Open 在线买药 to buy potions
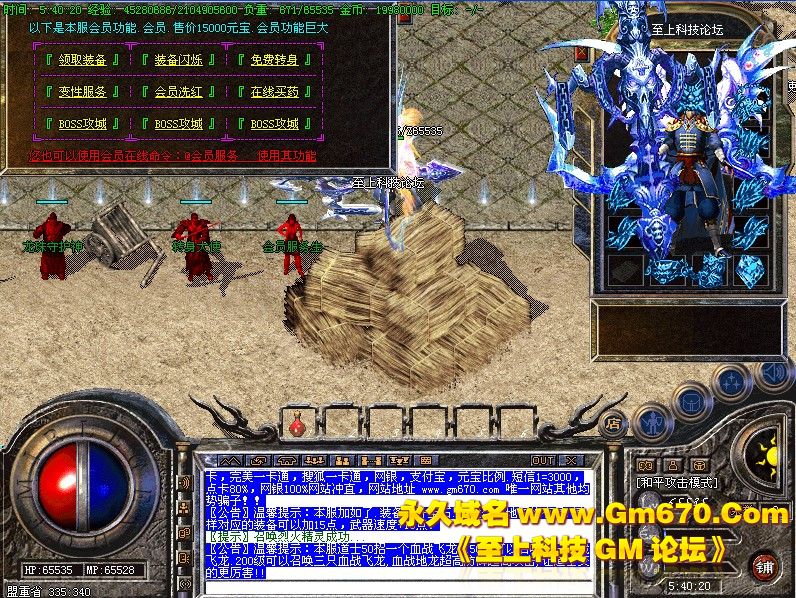 point(275,92)
